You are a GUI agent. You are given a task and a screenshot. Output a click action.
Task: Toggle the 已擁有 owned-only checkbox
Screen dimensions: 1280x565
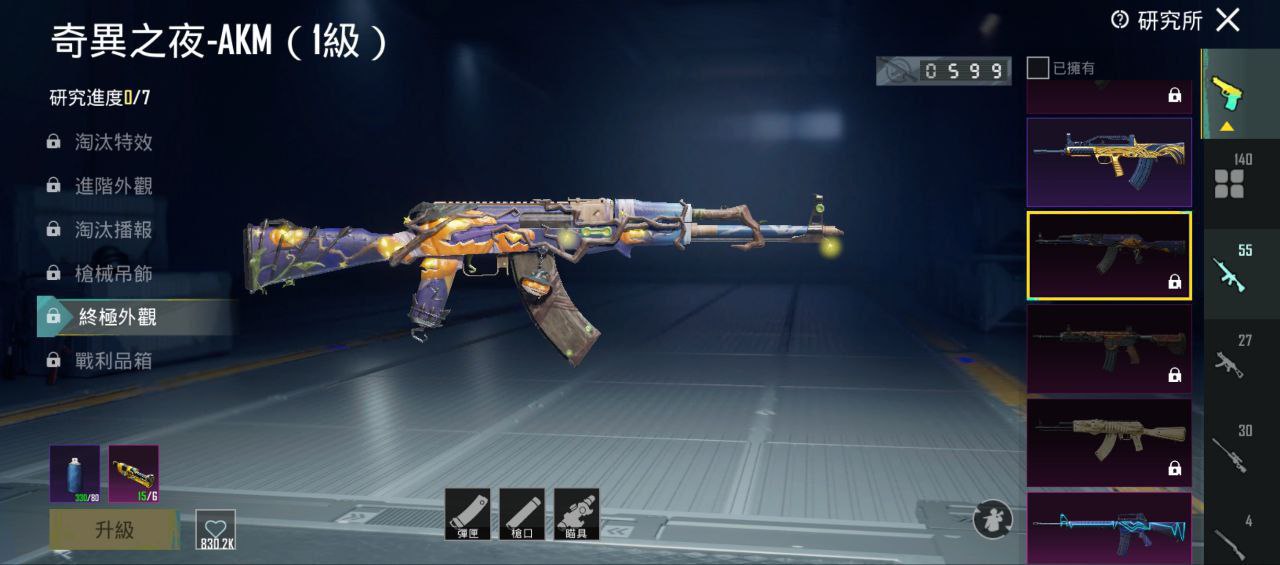click(1038, 68)
